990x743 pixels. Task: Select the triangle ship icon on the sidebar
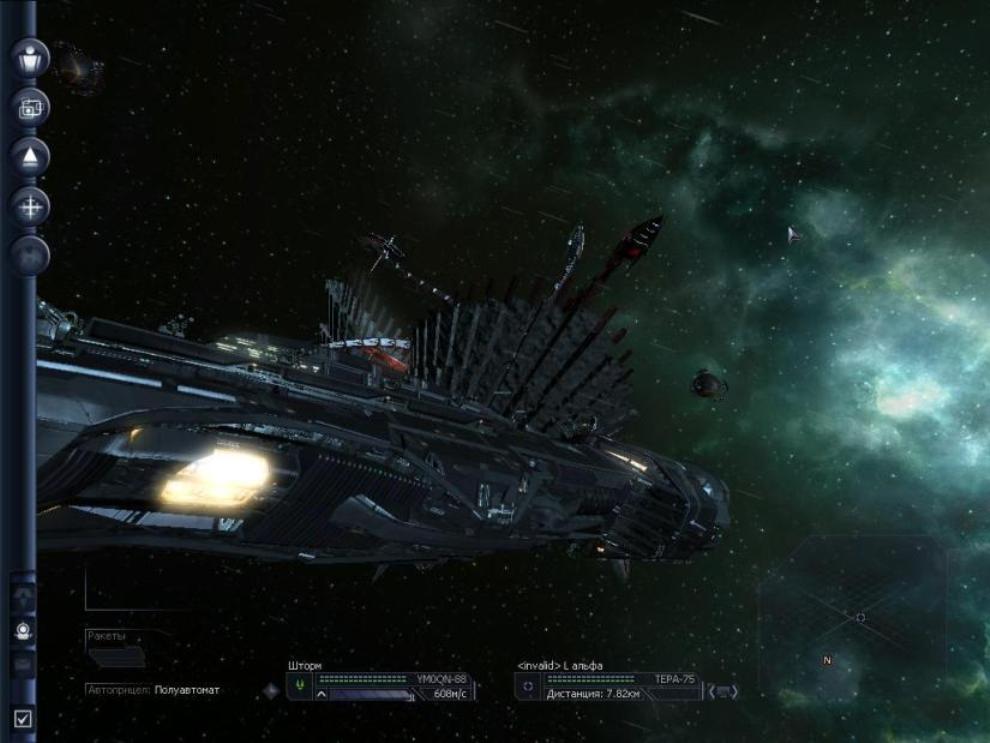click(x=30, y=157)
